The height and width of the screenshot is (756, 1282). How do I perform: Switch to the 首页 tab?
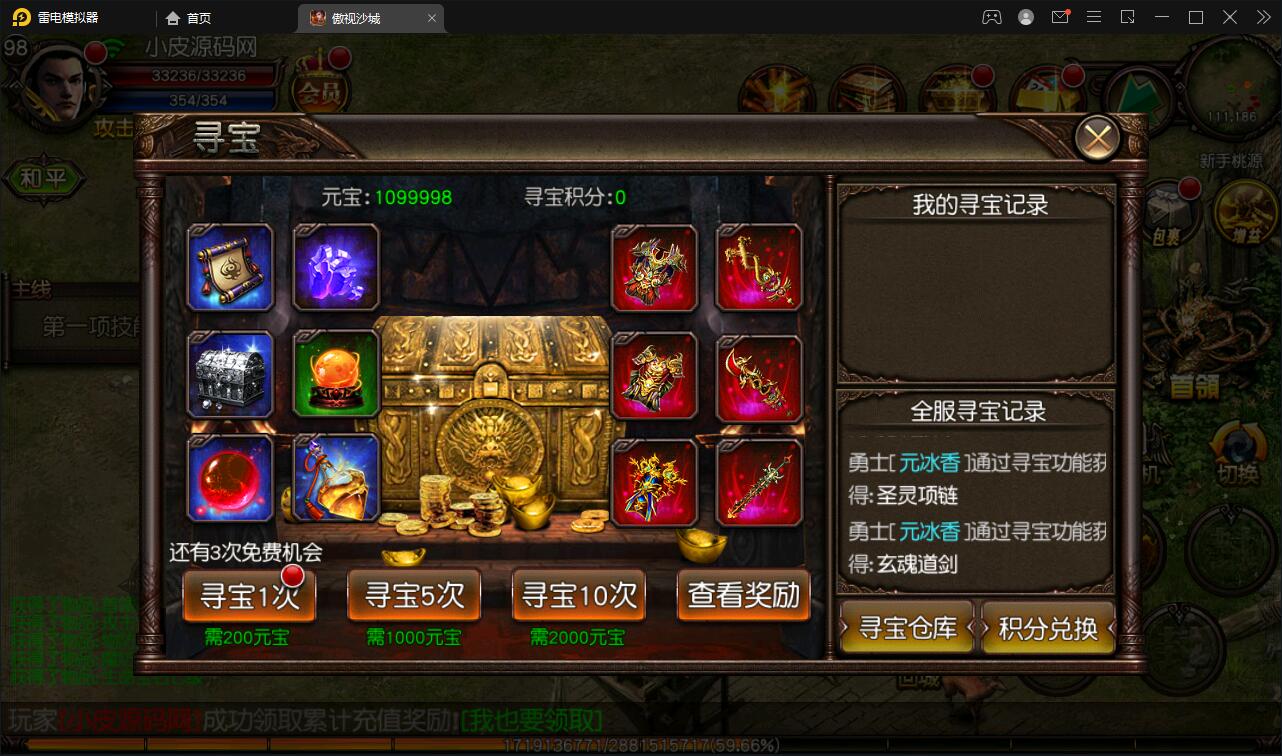click(188, 17)
